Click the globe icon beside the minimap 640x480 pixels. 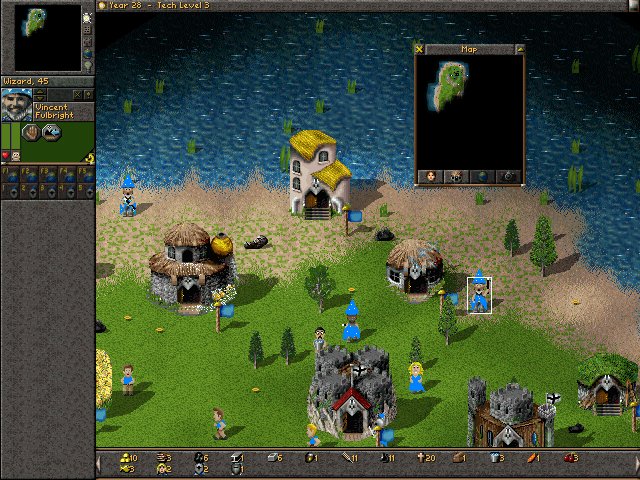click(x=88, y=51)
